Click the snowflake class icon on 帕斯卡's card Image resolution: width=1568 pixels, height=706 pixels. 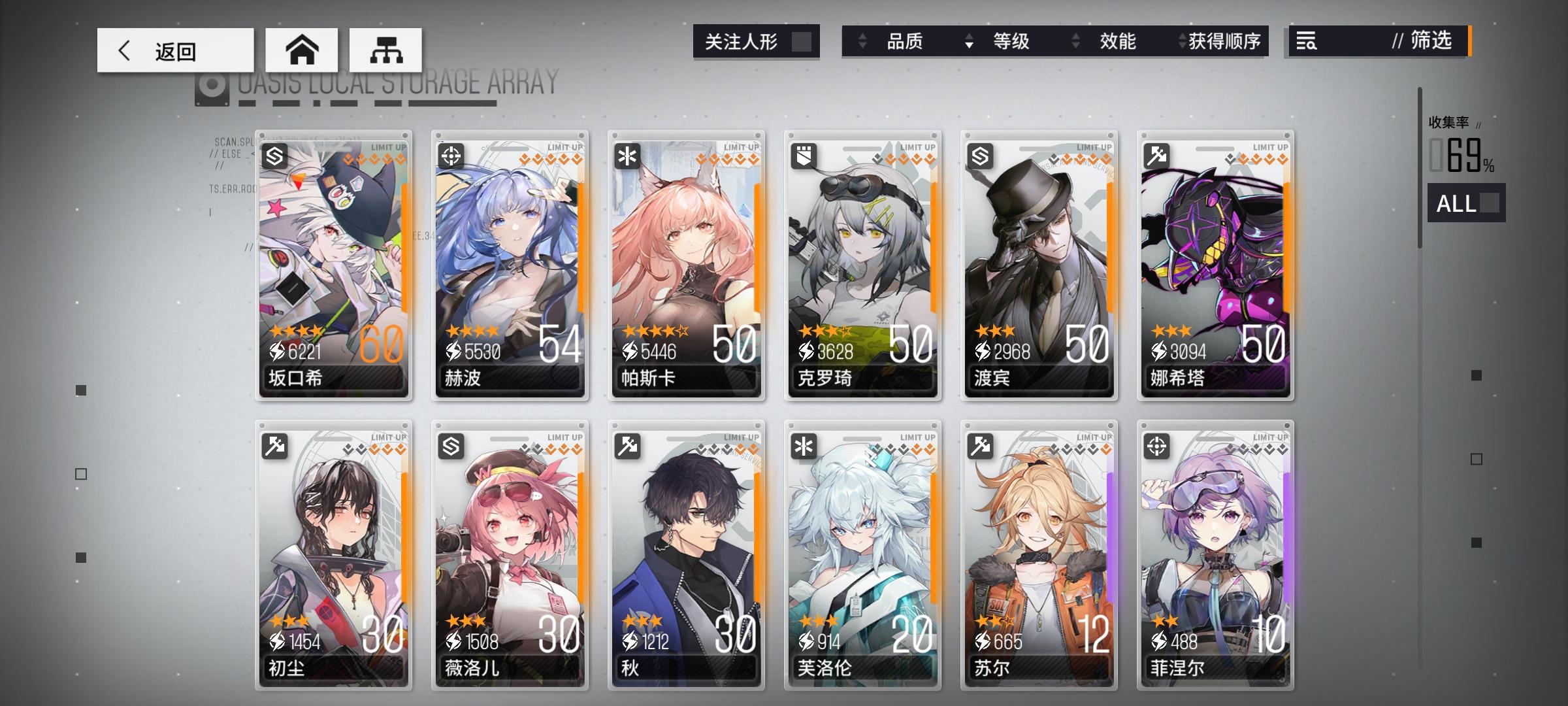pyautogui.click(x=628, y=154)
